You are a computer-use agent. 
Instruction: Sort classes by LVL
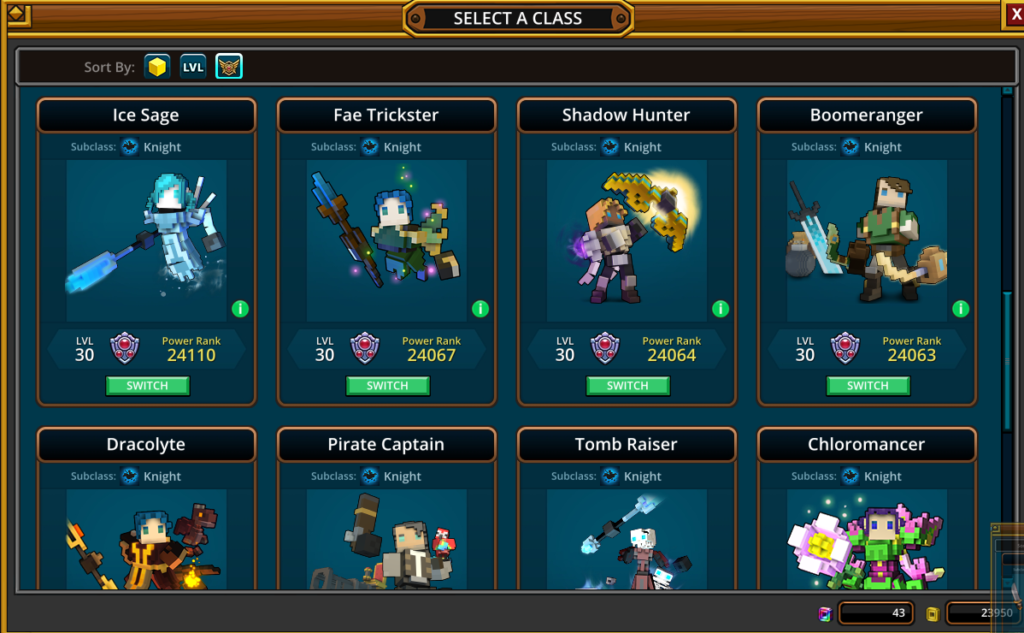click(x=193, y=67)
